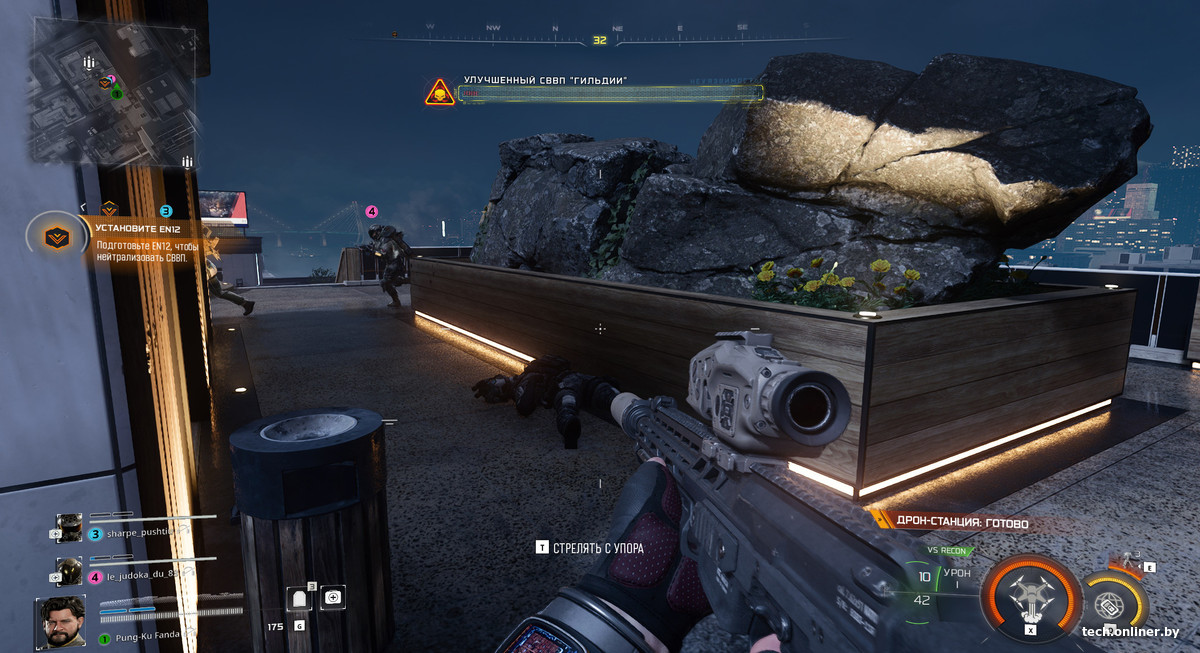The height and width of the screenshot is (653, 1200).
Task: Use the medkit item slot
Action: (x=332, y=598)
